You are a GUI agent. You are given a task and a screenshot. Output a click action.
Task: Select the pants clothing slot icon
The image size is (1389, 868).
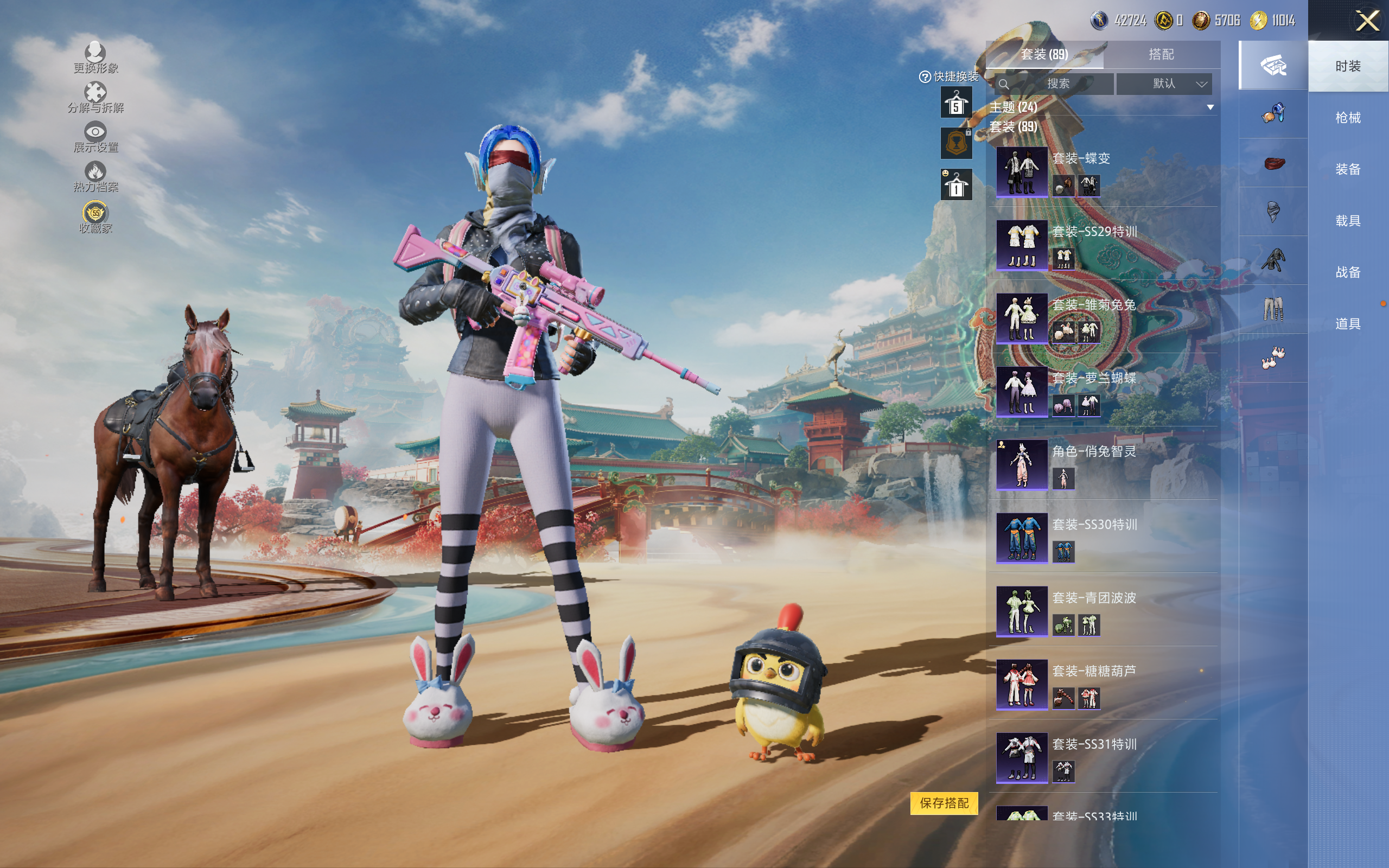click(1273, 309)
